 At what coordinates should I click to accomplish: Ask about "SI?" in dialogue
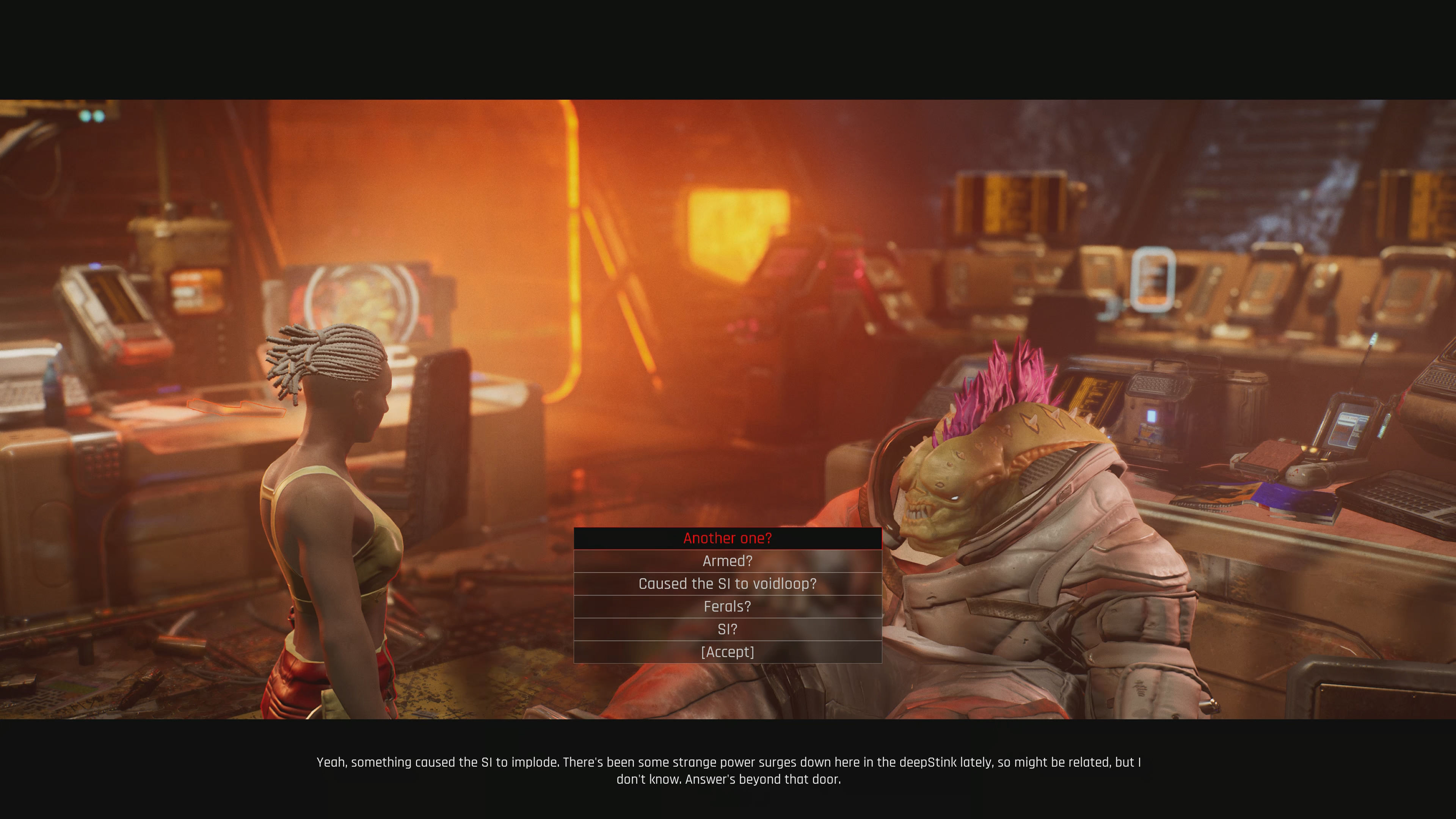(x=728, y=629)
